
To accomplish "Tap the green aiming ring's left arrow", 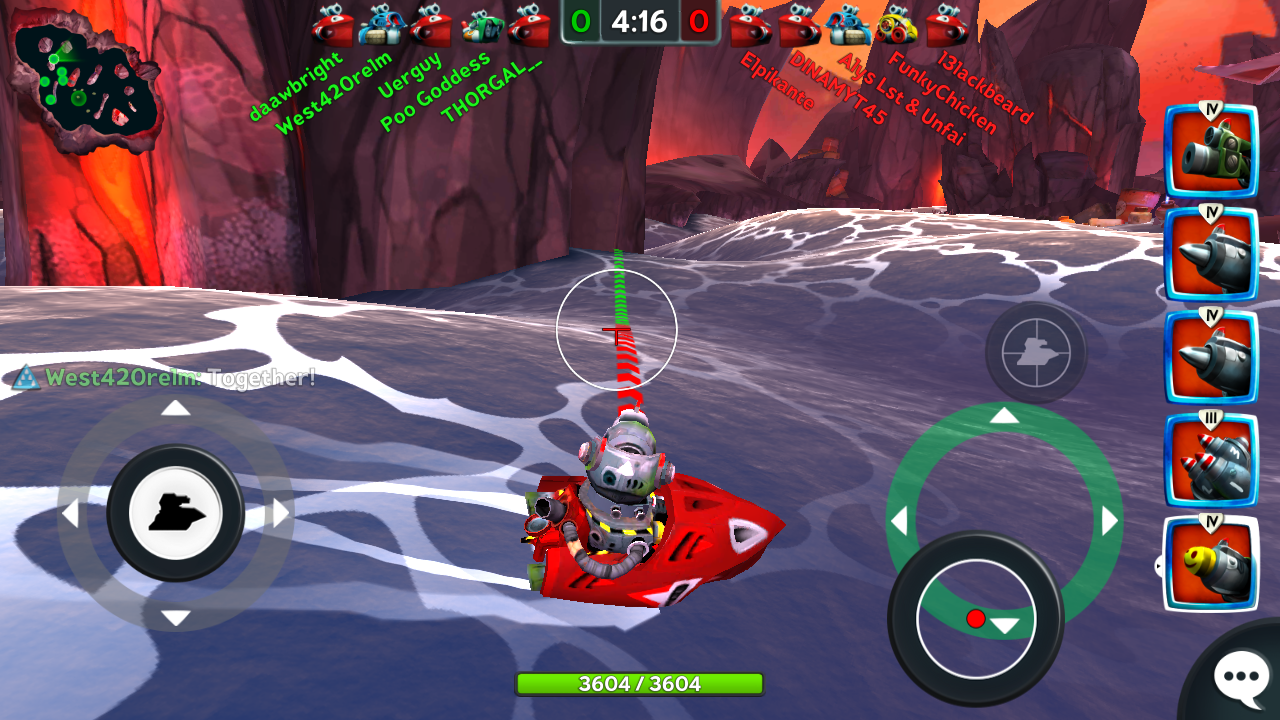I will pyautogui.click(x=899, y=521).
